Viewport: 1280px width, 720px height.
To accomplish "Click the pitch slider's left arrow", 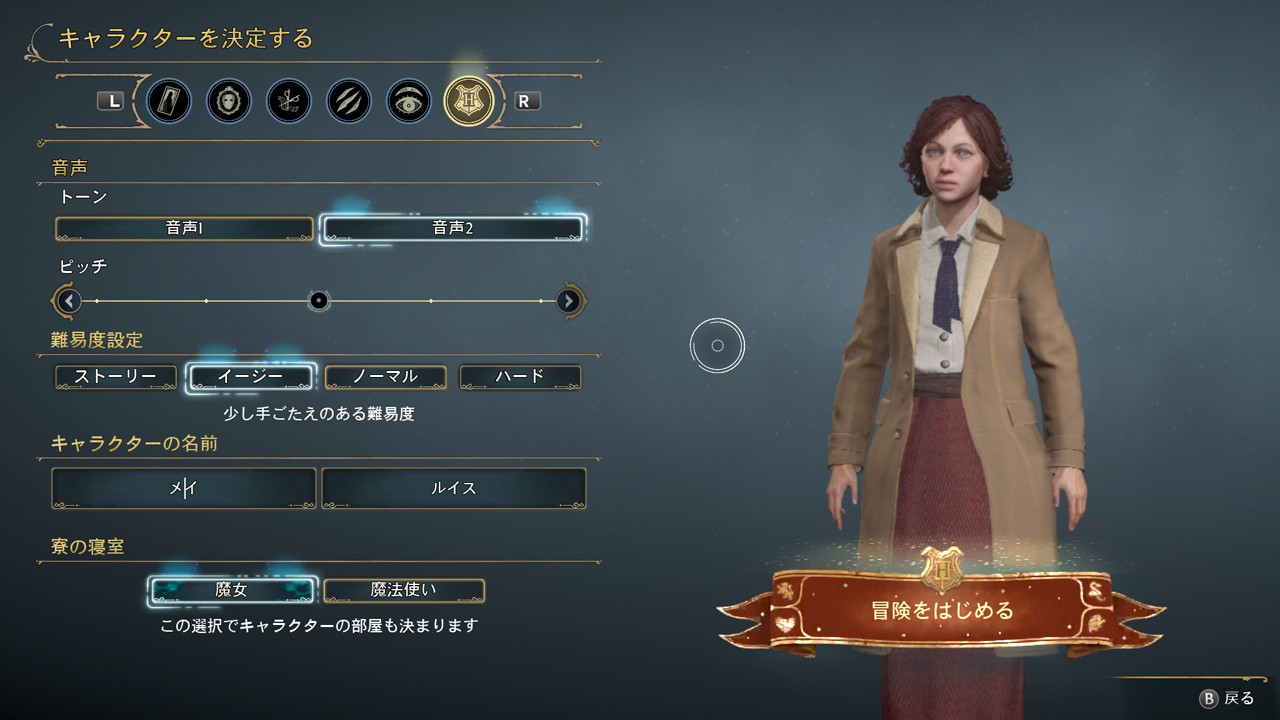I will click(x=69, y=300).
